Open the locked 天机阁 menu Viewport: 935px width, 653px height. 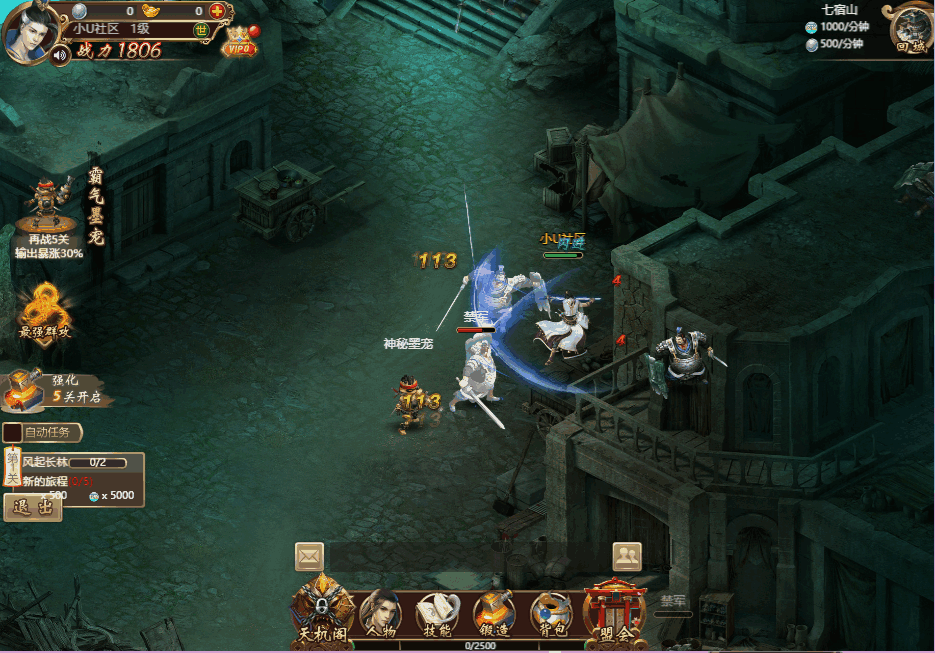pyautogui.click(x=322, y=609)
